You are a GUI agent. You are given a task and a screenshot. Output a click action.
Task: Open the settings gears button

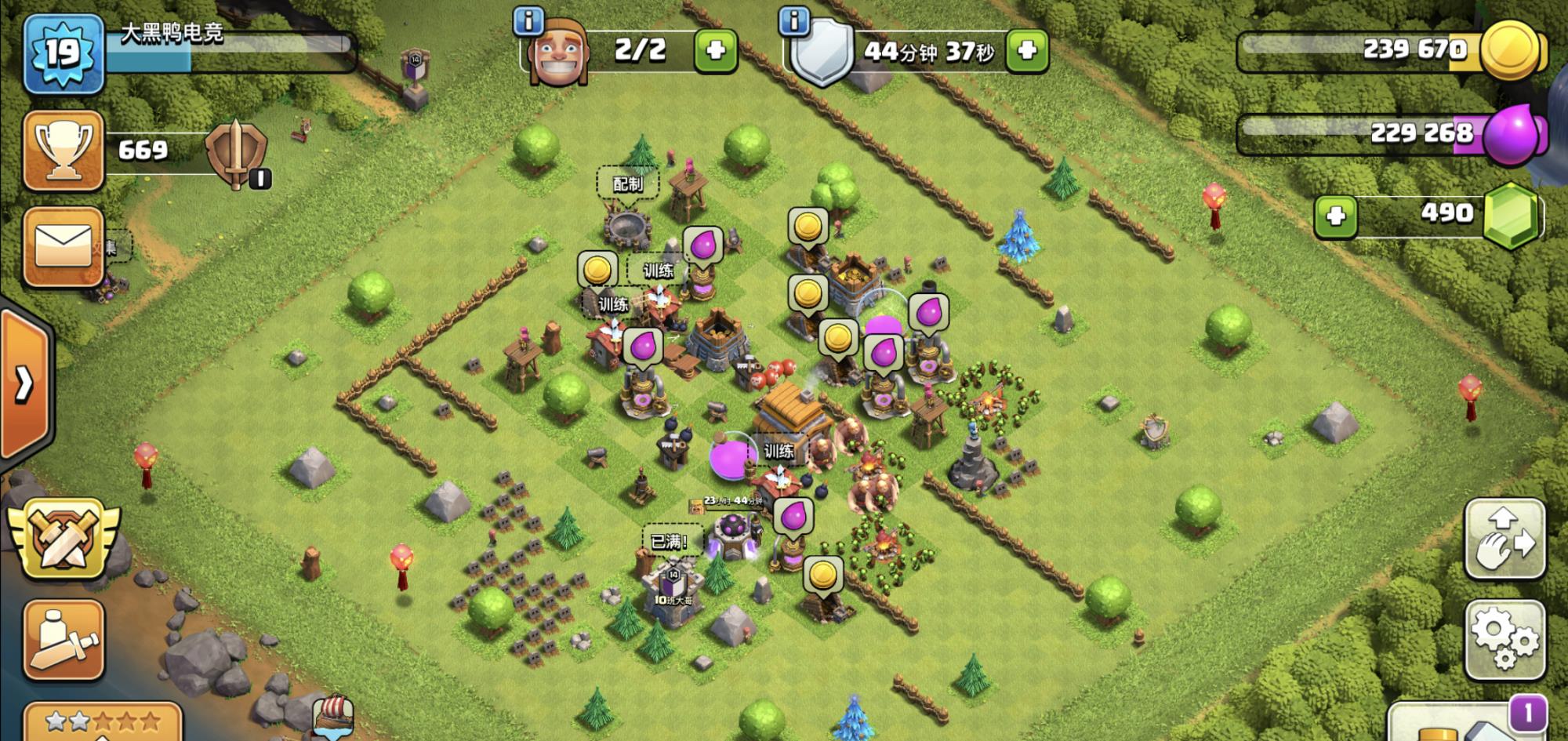1504,639
